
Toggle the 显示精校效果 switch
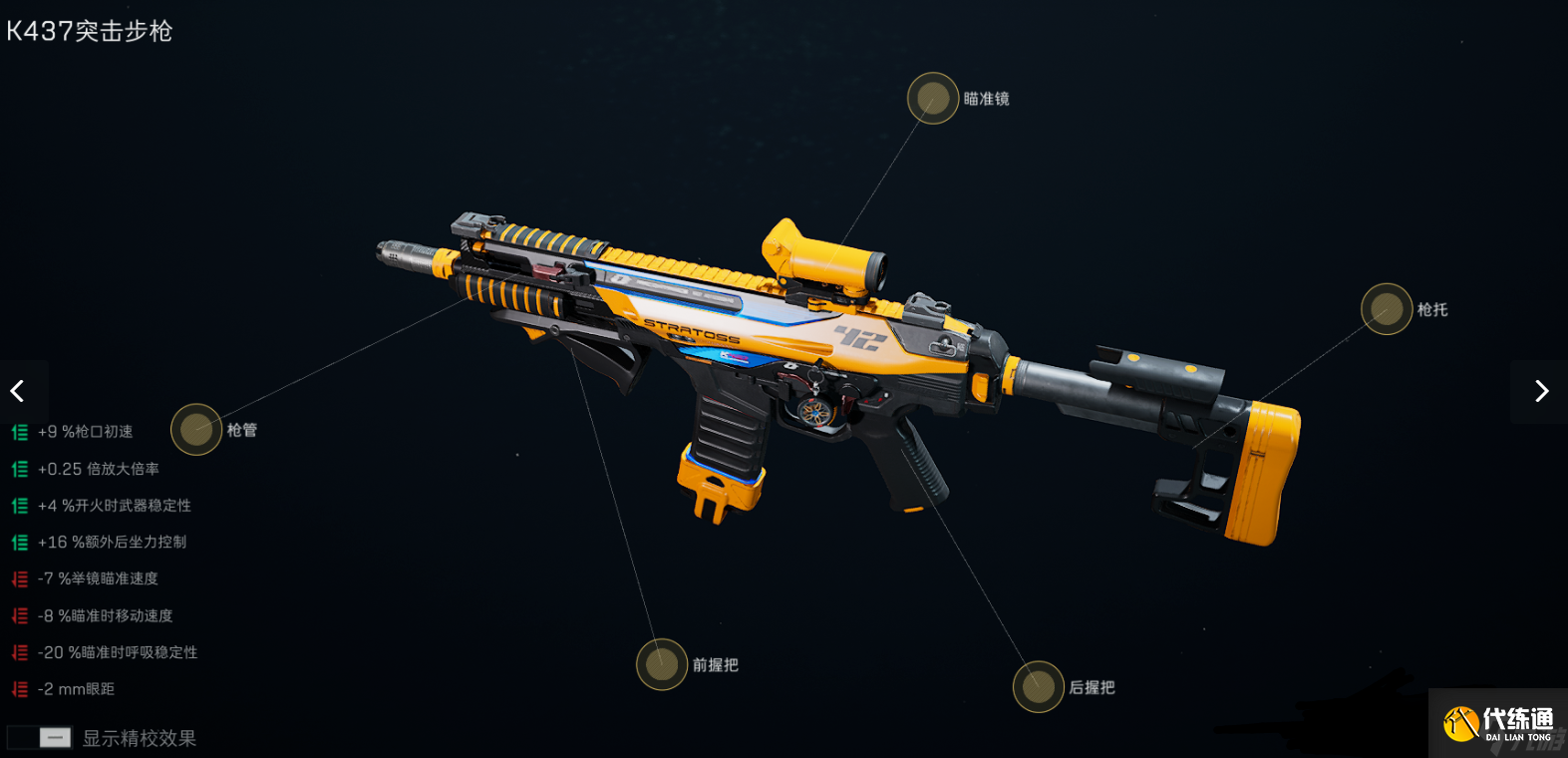coord(40,738)
